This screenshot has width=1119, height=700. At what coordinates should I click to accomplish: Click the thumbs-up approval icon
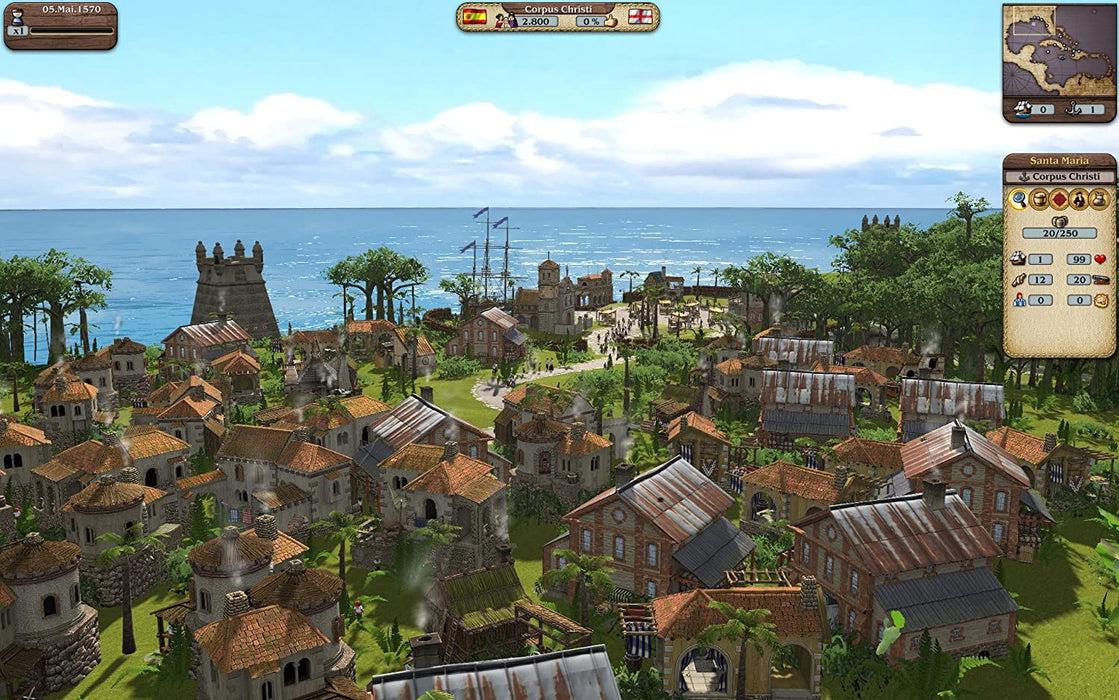point(611,21)
